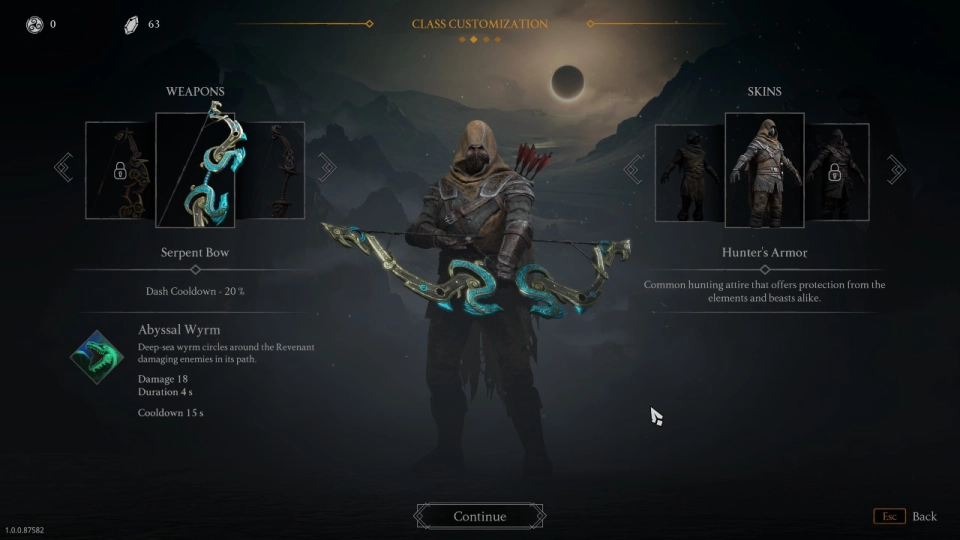Image resolution: width=960 pixels, height=540 pixels.
Task: Show the next weapon with right arrow
Action: [327, 167]
